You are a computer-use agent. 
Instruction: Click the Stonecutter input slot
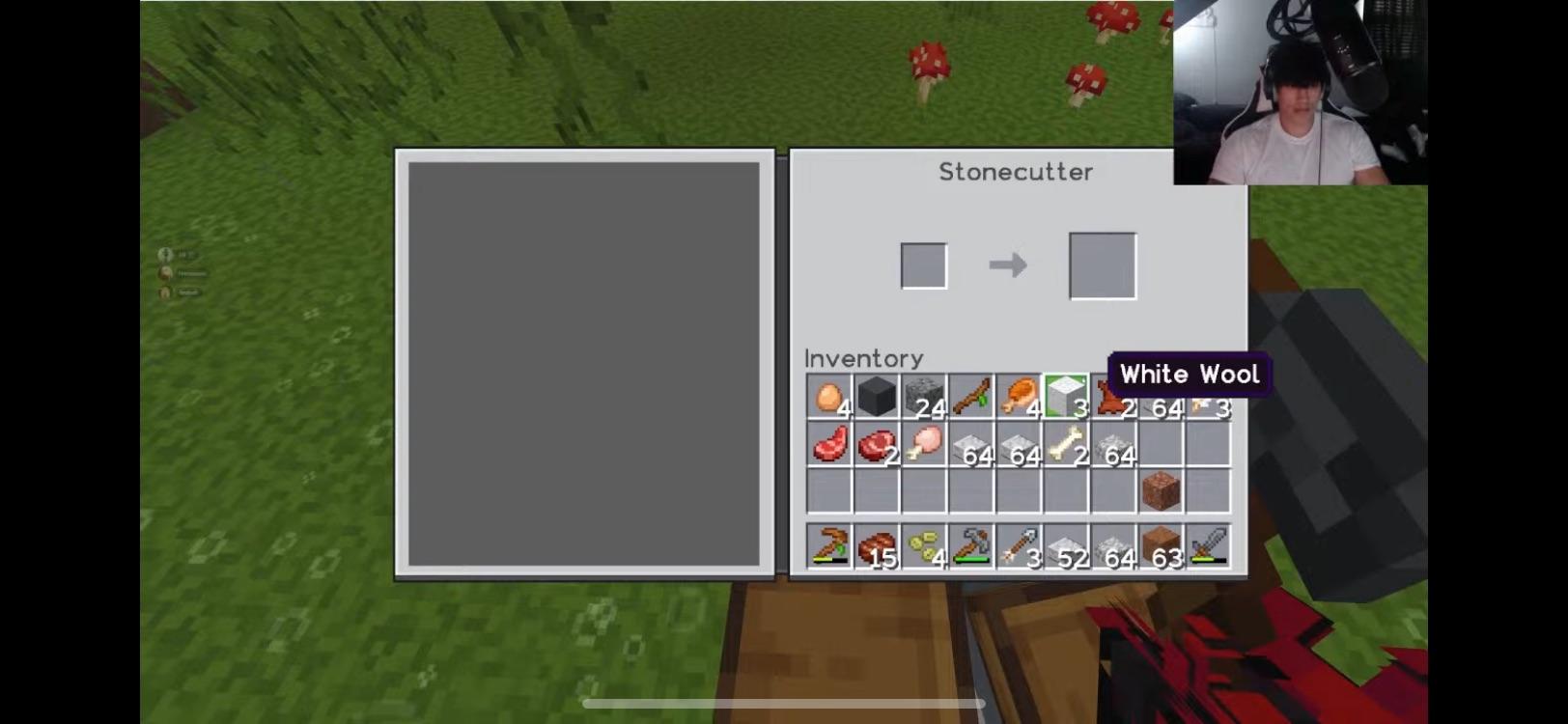[922, 264]
